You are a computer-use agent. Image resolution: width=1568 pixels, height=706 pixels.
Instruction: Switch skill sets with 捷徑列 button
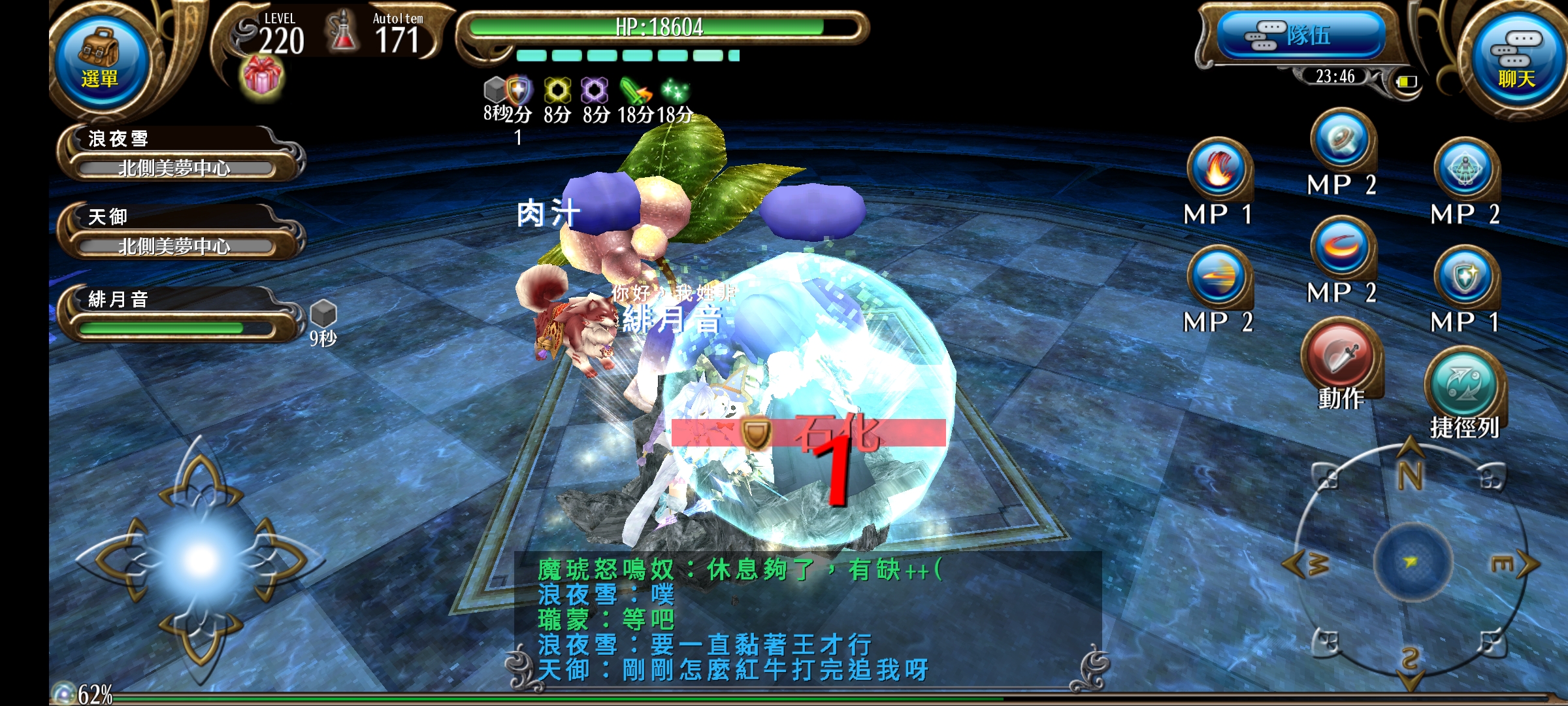click(1464, 386)
